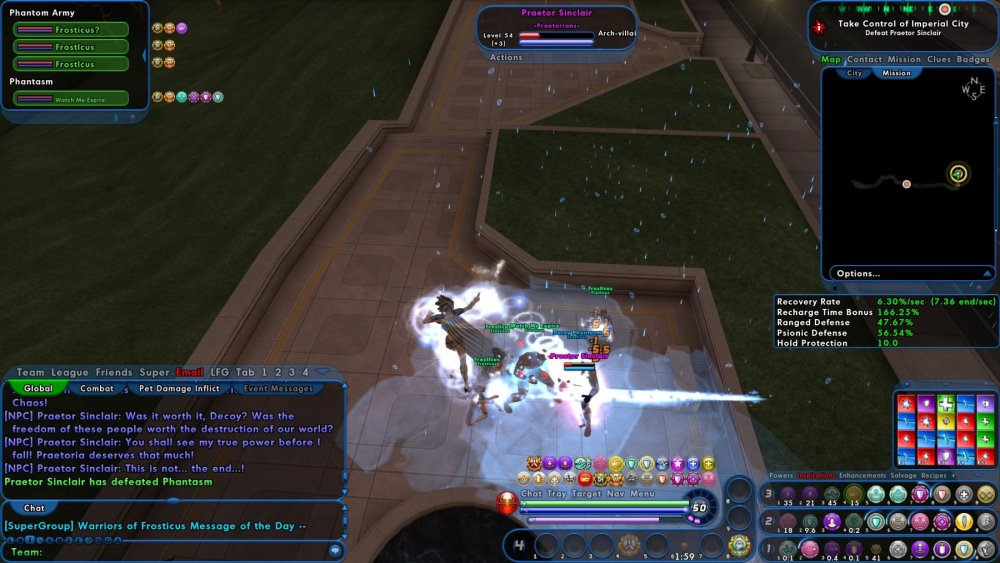1000x563 pixels.
Task: Switch to the Combat chat tab
Action: [97, 388]
